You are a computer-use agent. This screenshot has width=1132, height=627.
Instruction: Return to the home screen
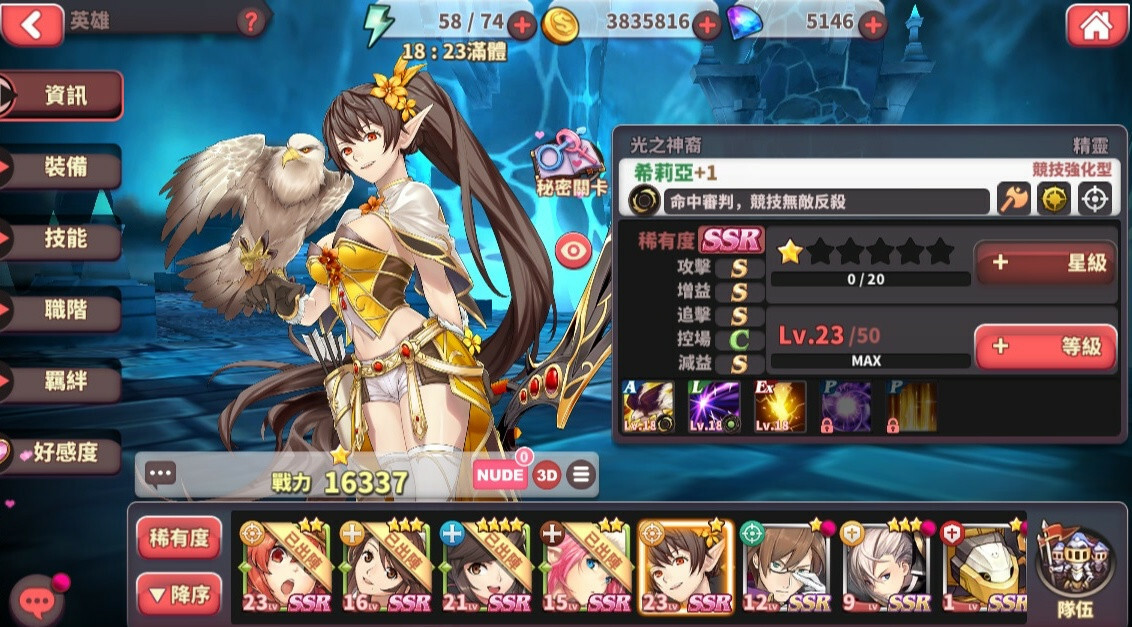1097,25
